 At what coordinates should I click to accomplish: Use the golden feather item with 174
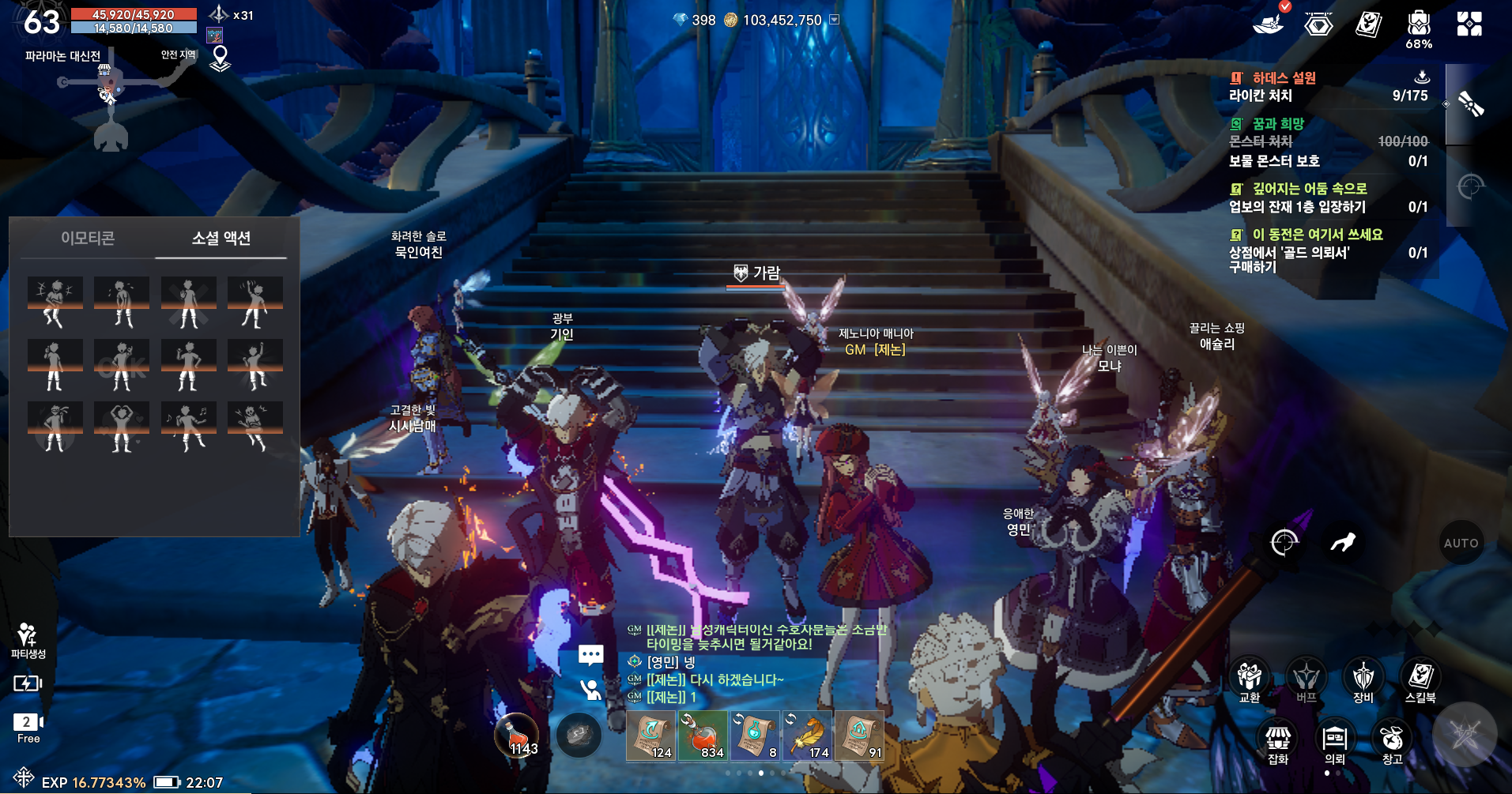click(x=808, y=736)
